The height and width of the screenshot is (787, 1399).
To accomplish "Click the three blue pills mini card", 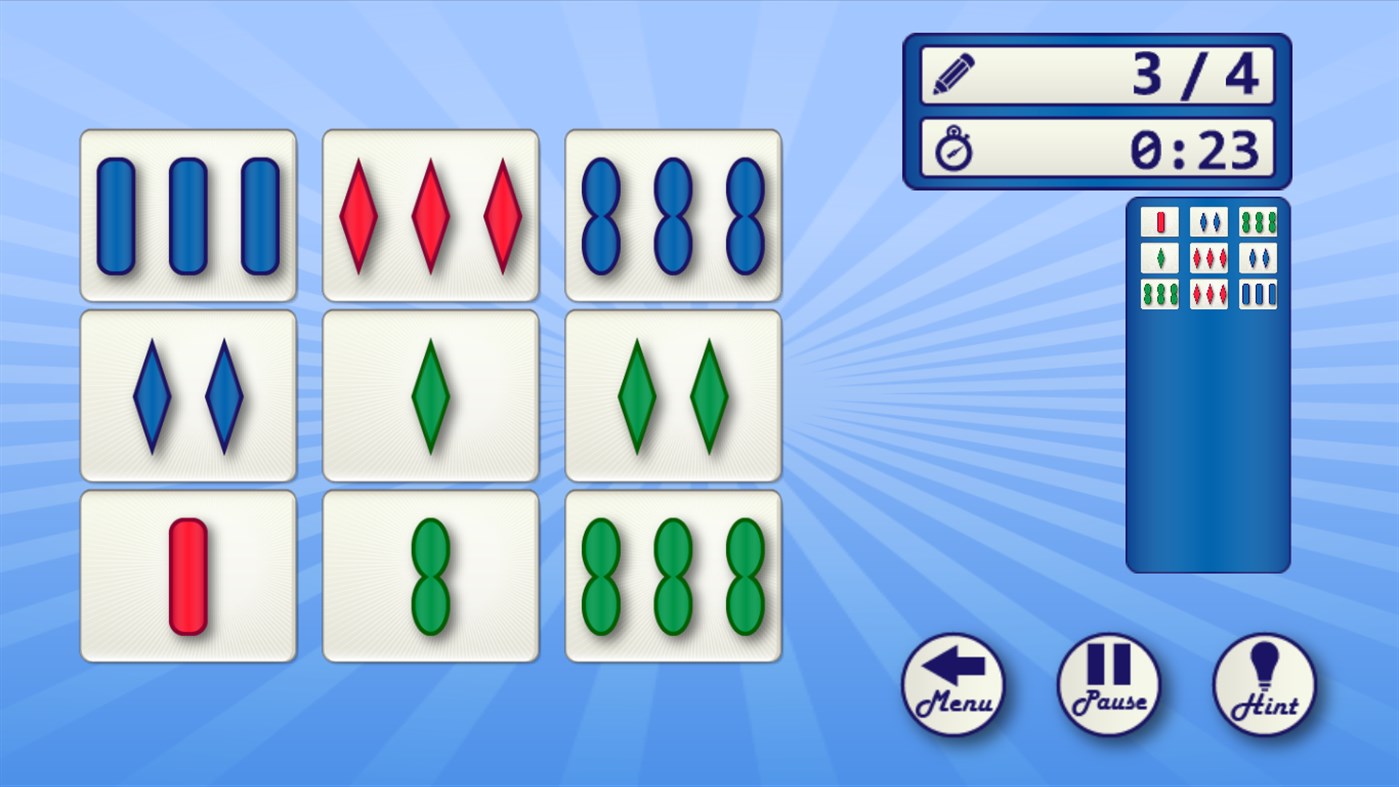I will click(1257, 294).
